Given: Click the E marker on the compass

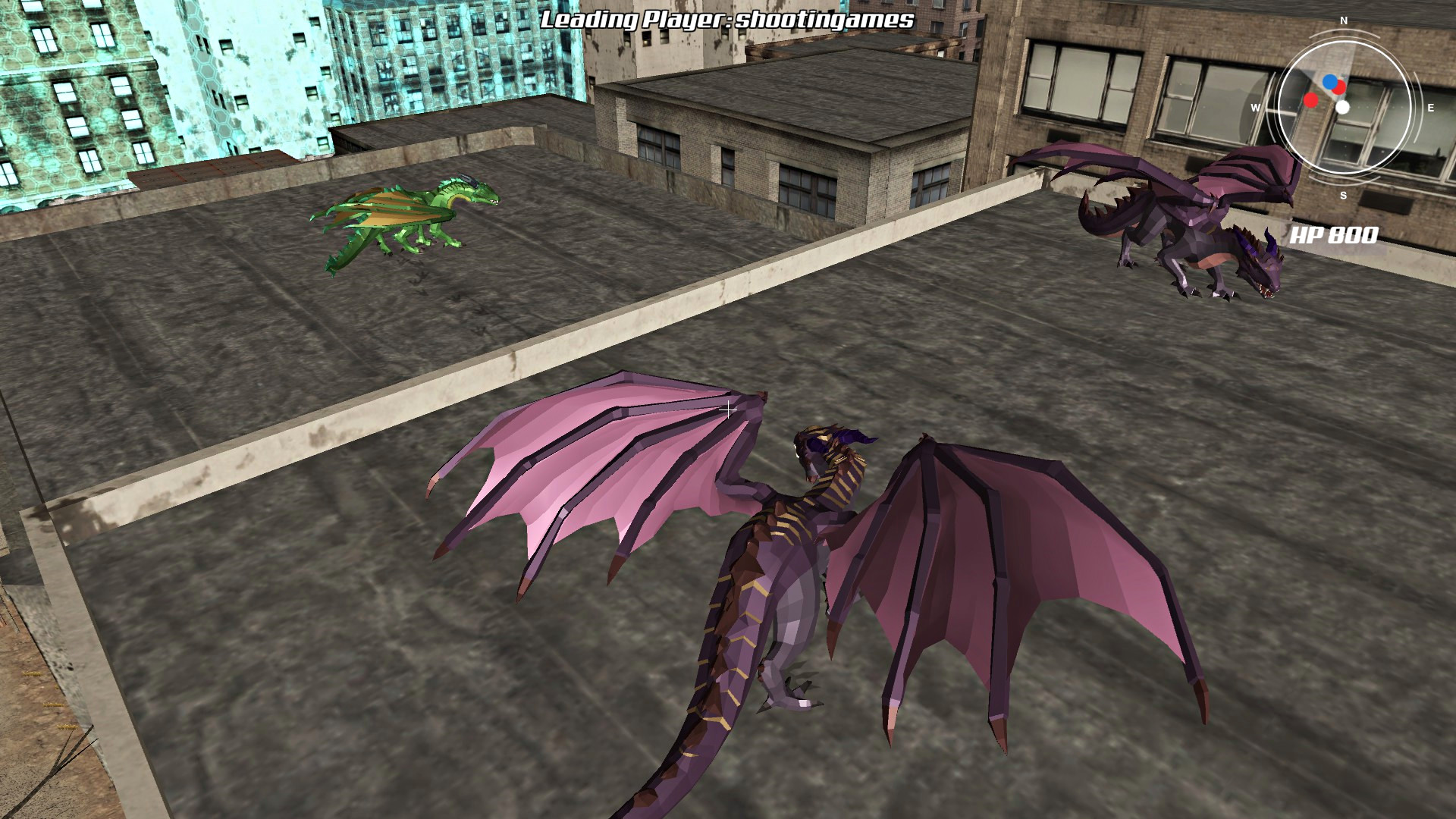Looking at the screenshot, I should (x=1430, y=107).
